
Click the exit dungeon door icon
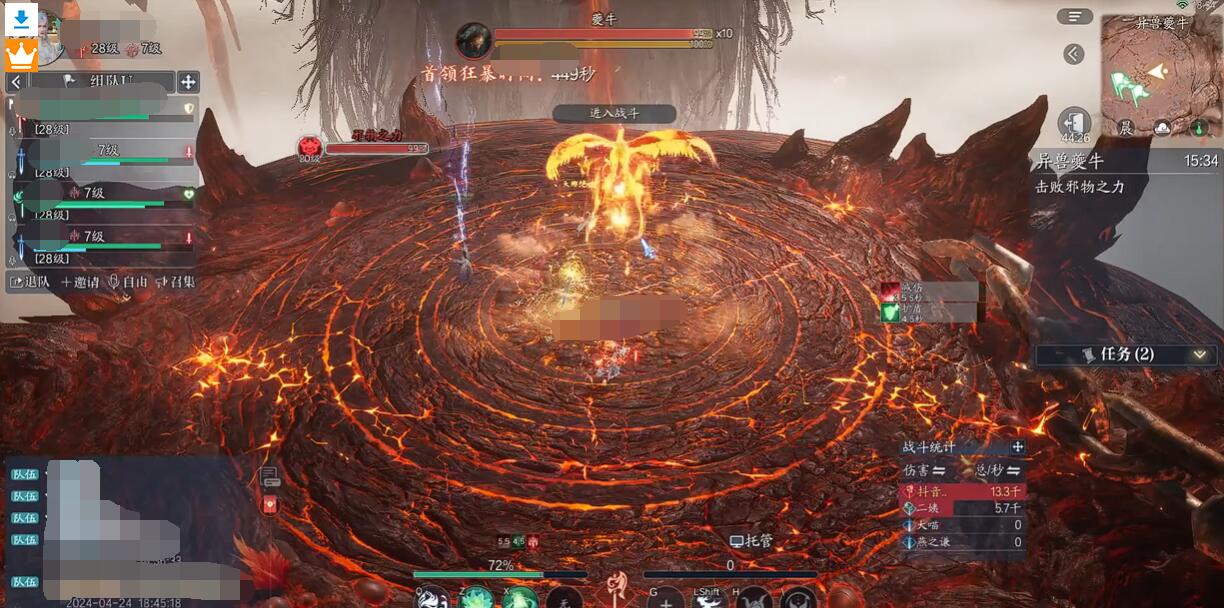1074,122
